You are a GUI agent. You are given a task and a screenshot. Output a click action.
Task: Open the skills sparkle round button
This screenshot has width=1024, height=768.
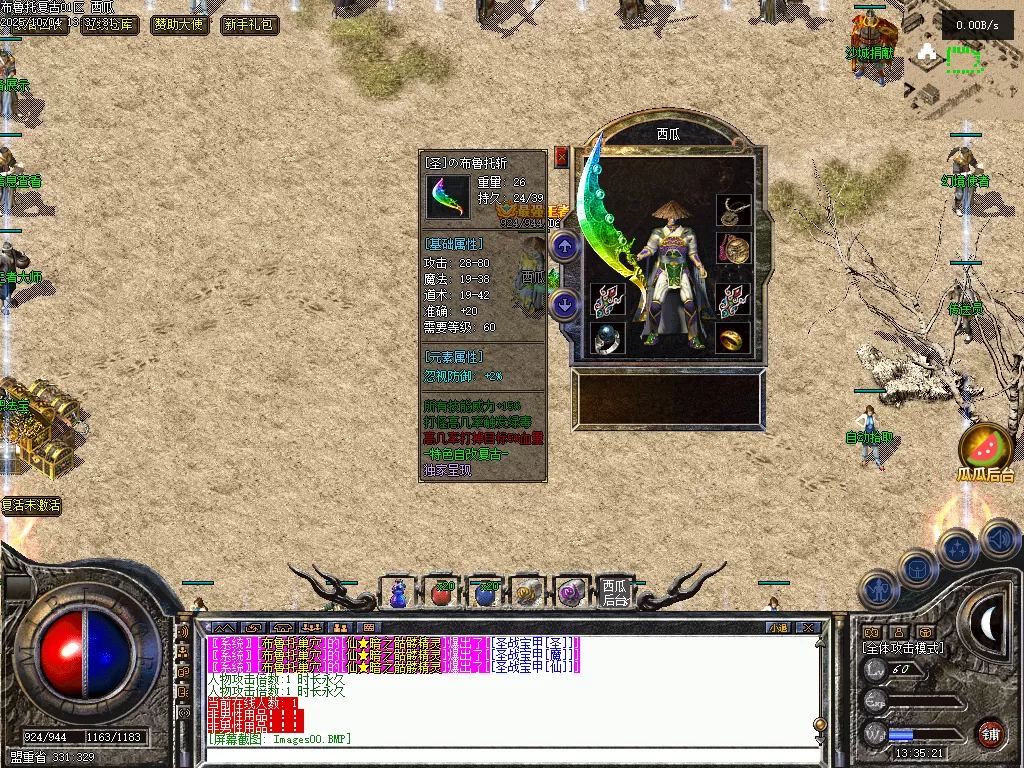point(957,549)
